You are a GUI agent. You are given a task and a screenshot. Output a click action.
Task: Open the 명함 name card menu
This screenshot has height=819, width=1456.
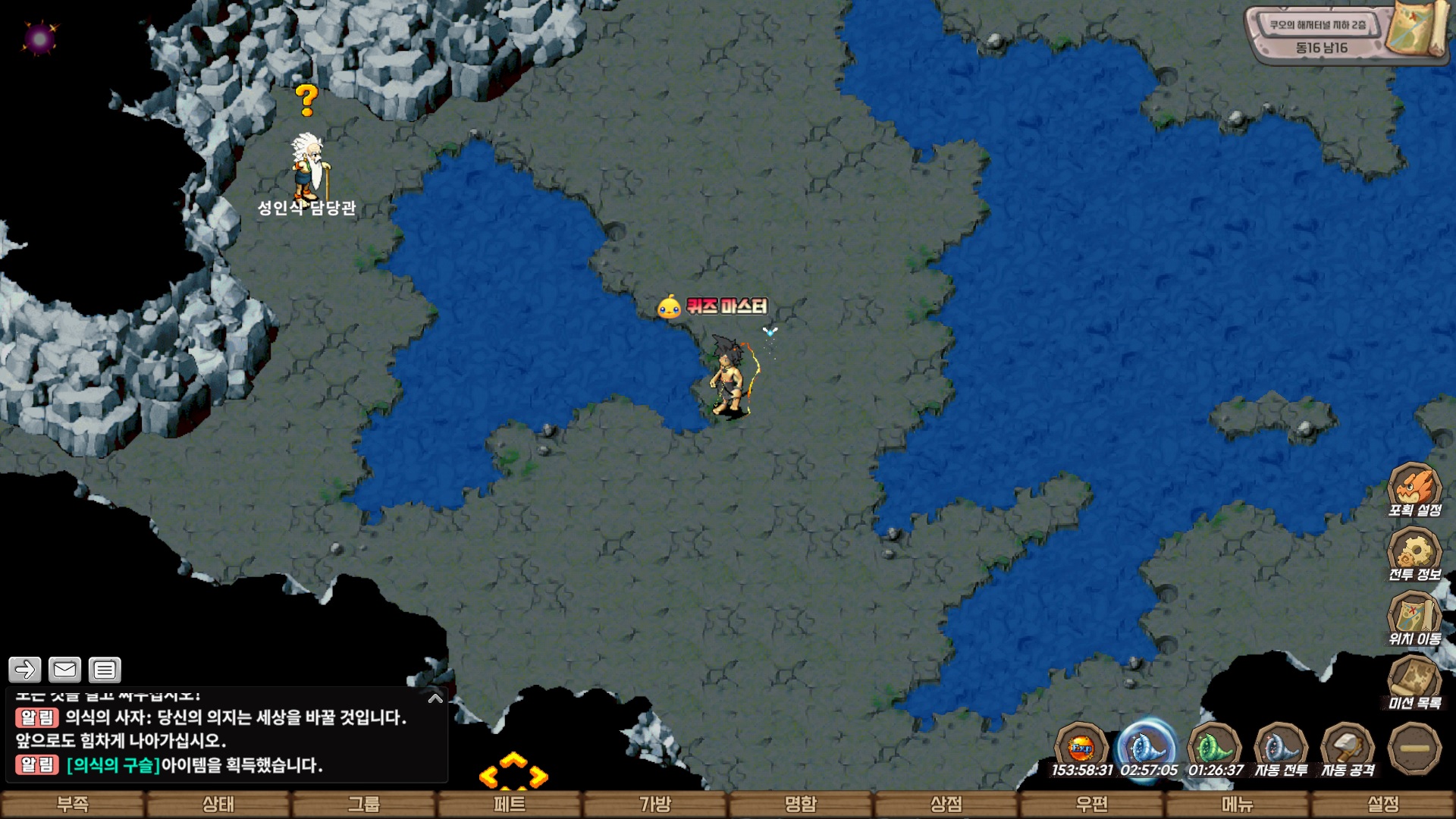(x=801, y=804)
